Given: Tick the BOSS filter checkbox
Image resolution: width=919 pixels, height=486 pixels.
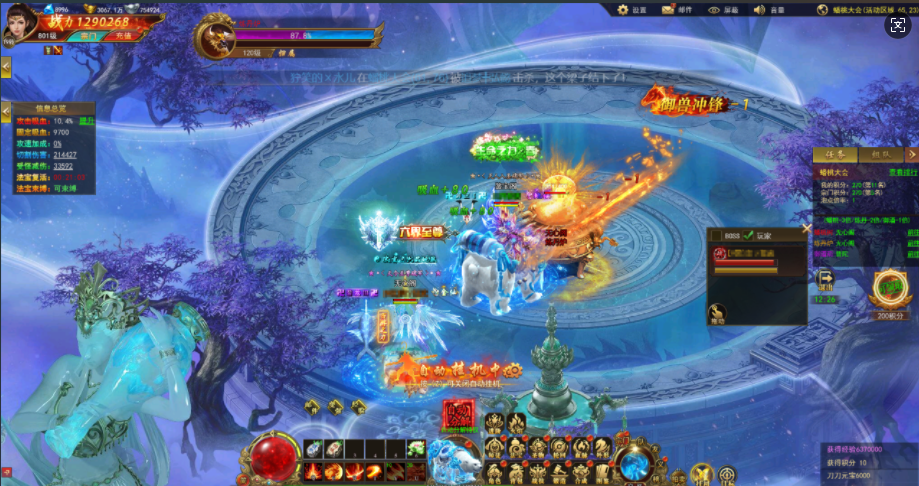Looking at the screenshot, I should [x=716, y=235].
